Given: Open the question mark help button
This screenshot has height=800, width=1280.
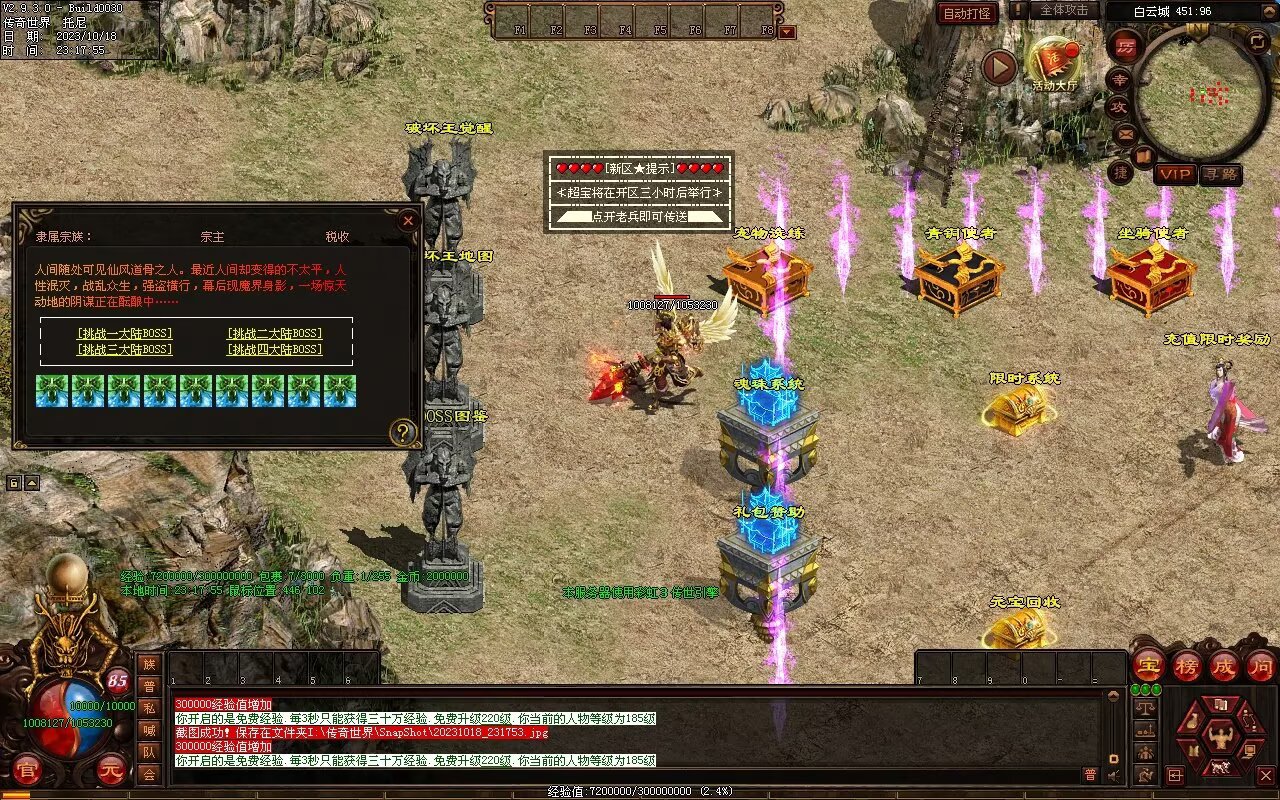Looking at the screenshot, I should pyautogui.click(x=403, y=432).
